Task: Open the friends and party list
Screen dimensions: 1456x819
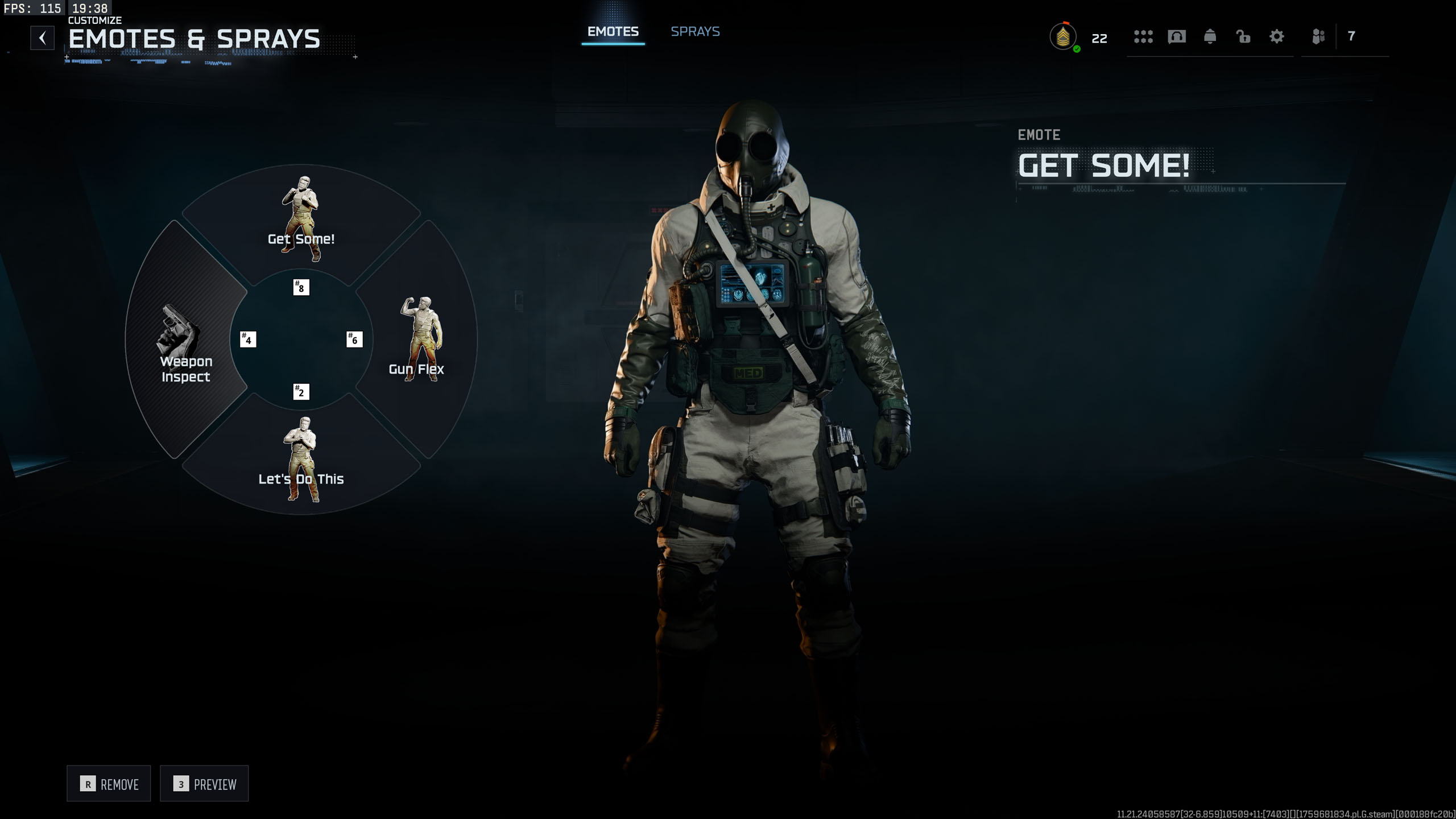Action: click(x=1318, y=37)
